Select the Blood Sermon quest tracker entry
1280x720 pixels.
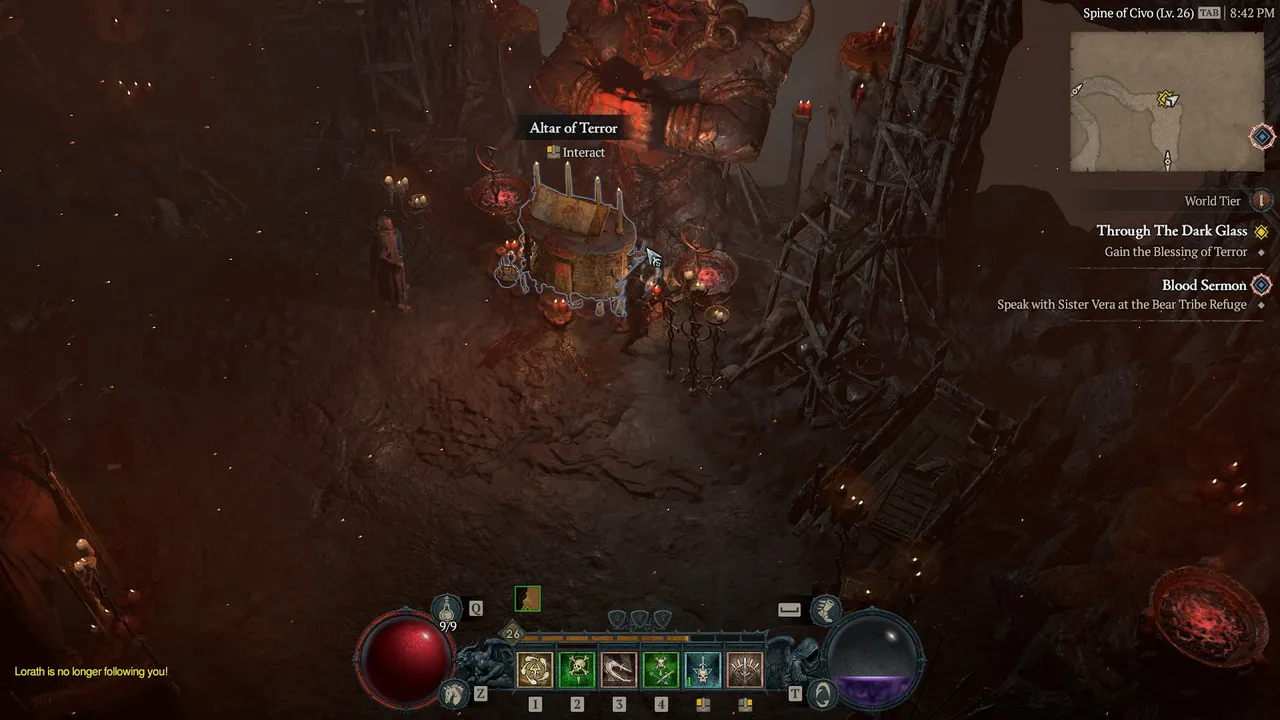[1203, 285]
